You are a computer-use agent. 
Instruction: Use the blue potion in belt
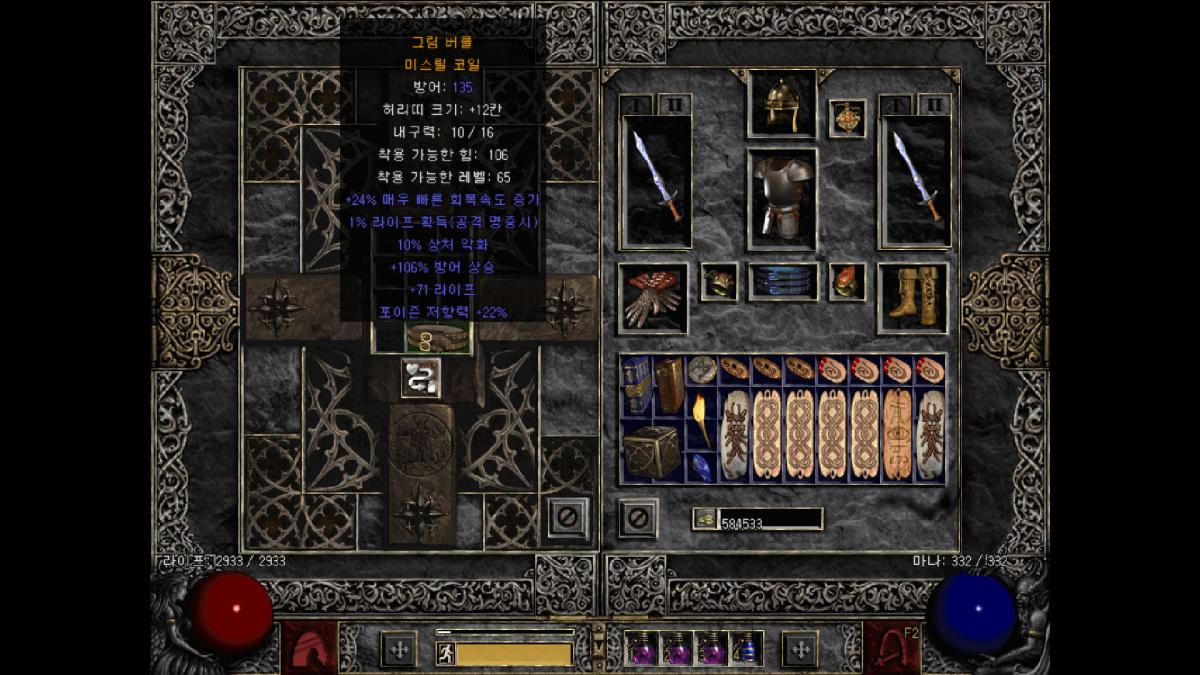(x=746, y=649)
